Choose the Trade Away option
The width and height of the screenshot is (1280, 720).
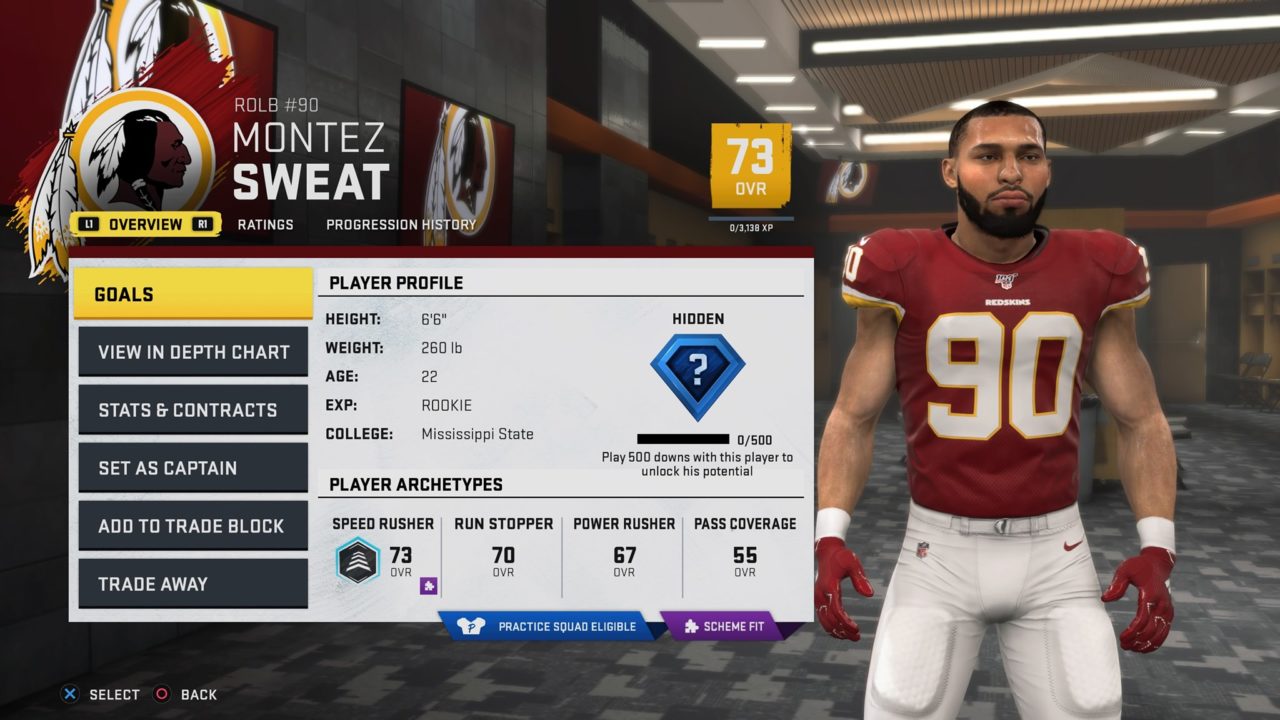[x=193, y=584]
